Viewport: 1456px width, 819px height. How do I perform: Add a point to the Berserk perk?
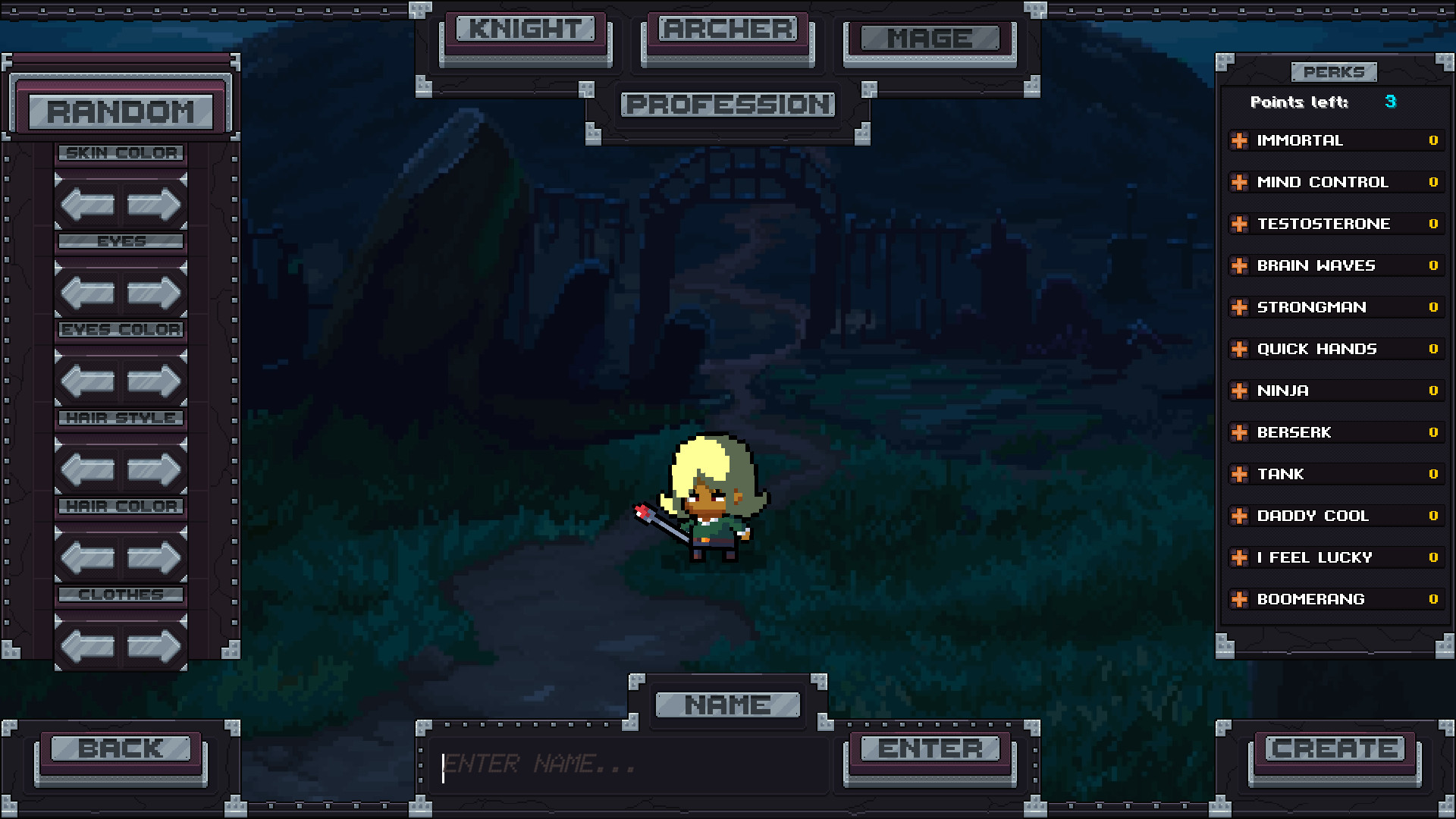click(x=1241, y=432)
